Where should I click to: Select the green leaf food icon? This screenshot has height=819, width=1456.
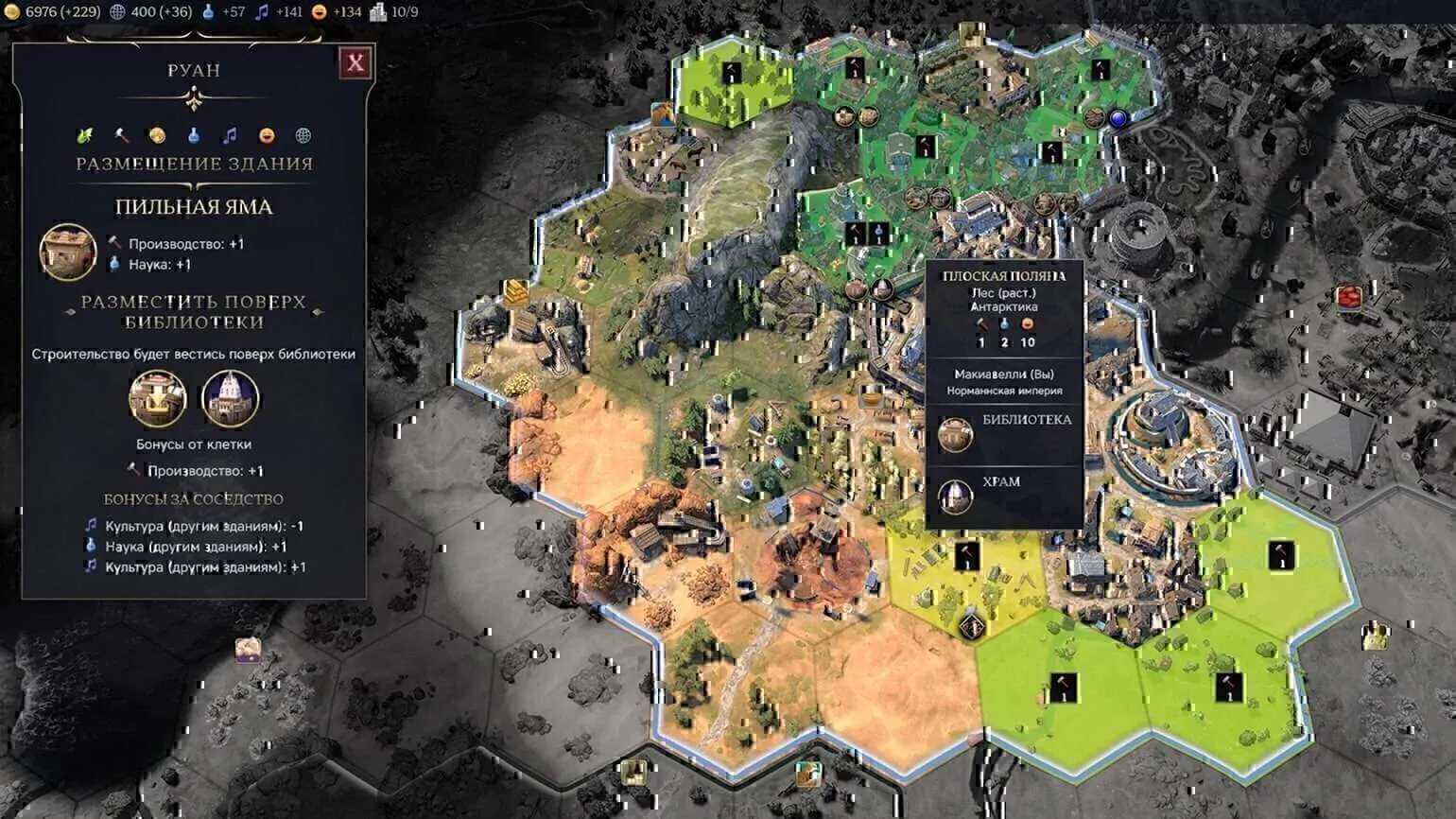(85, 135)
